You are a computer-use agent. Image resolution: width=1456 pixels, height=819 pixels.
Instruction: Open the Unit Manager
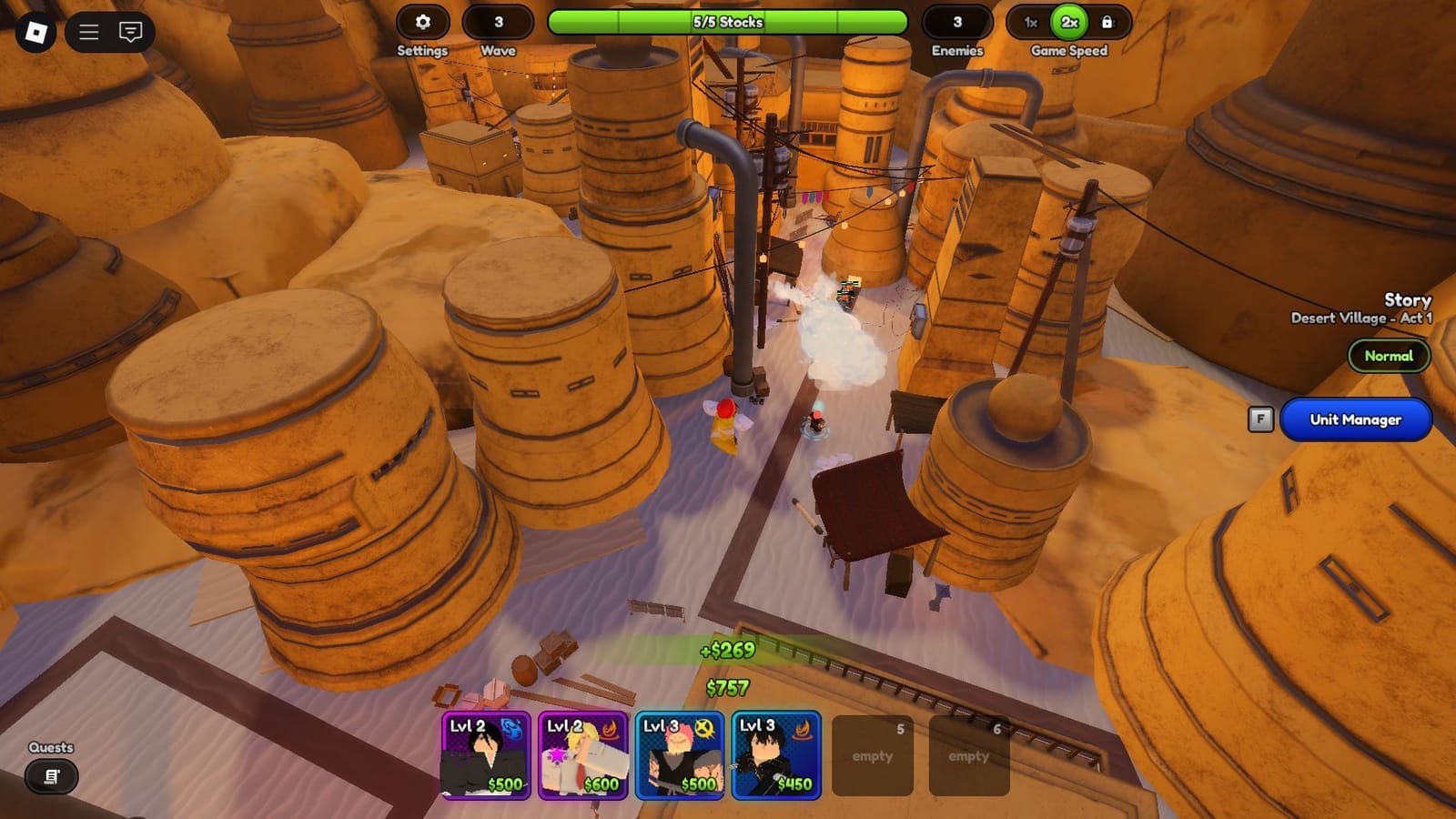point(1355,420)
